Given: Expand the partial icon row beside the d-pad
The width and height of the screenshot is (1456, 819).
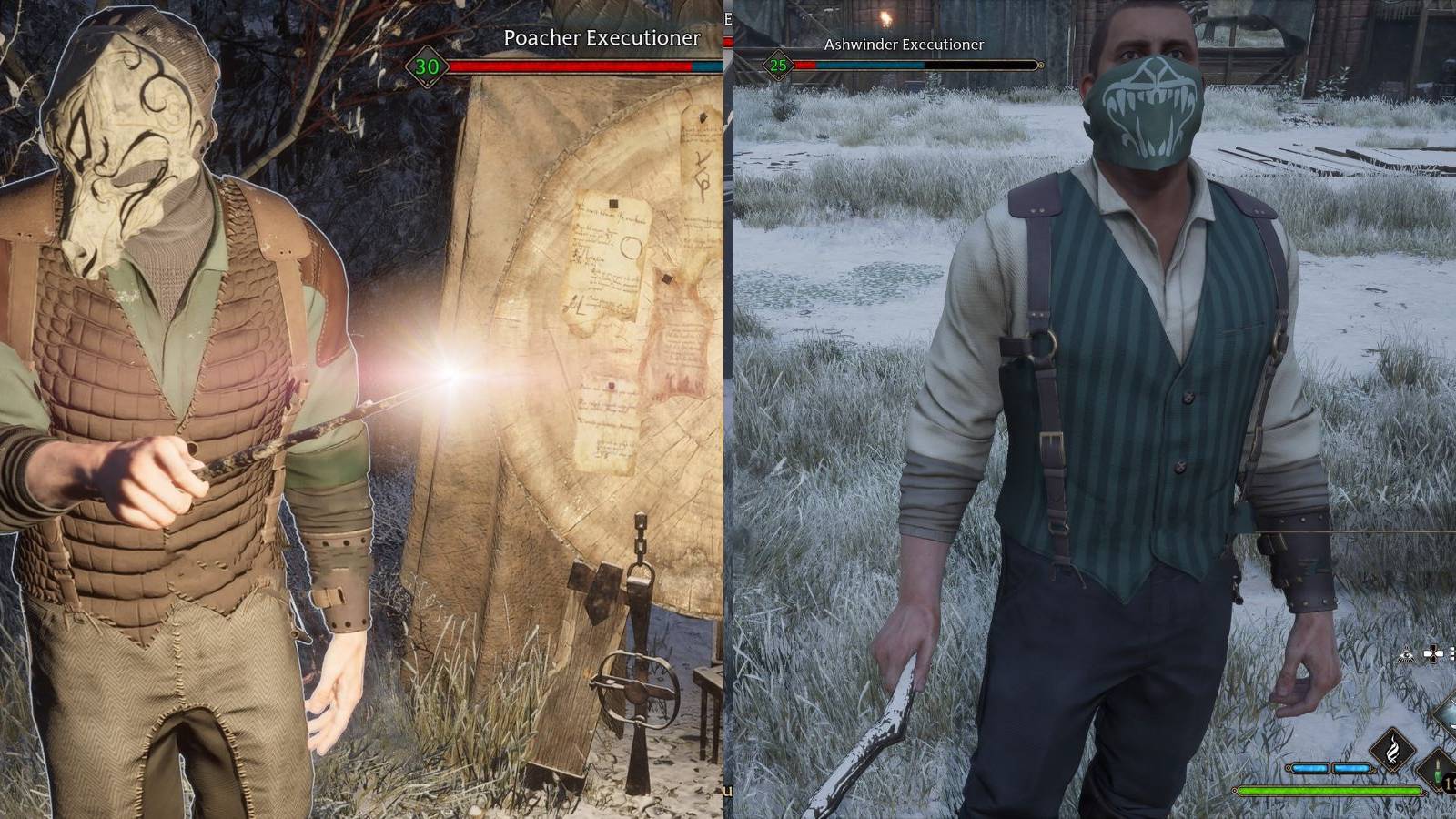Looking at the screenshot, I should (x=1452, y=654).
